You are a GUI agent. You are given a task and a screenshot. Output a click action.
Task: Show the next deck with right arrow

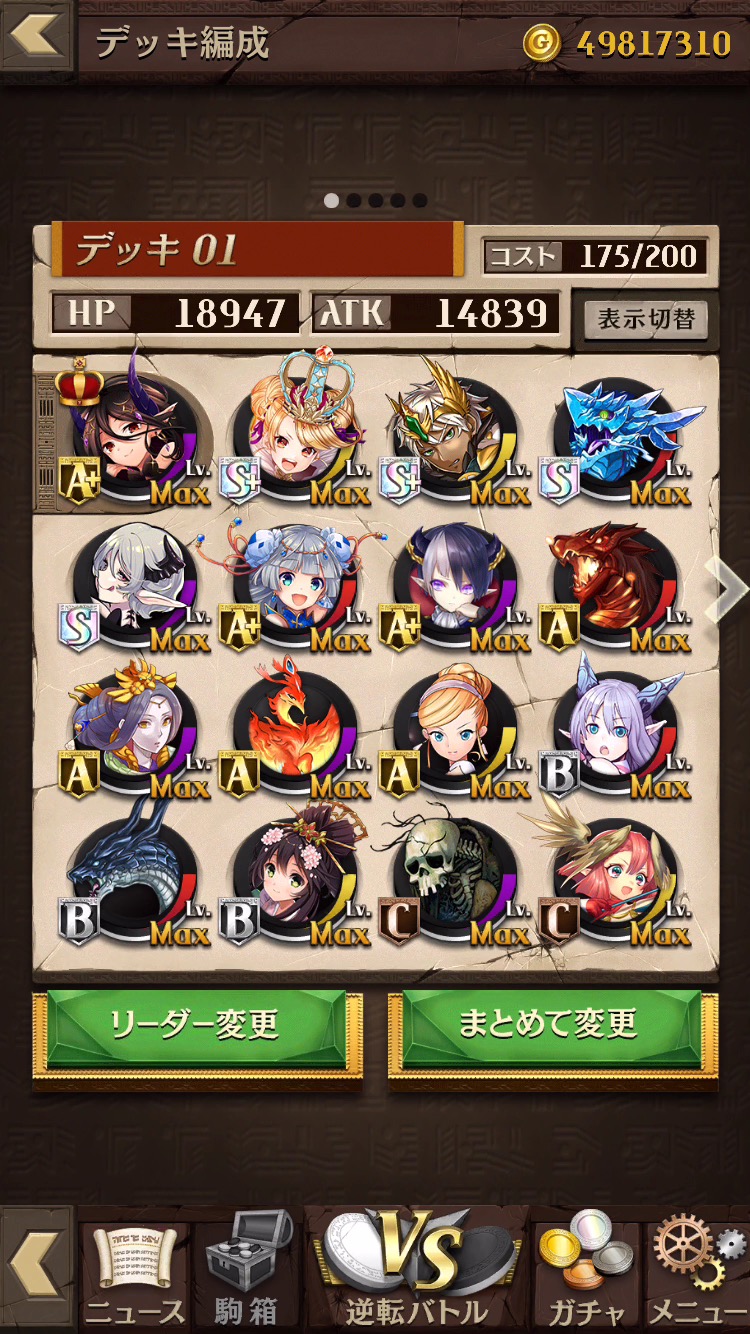tap(726, 590)
